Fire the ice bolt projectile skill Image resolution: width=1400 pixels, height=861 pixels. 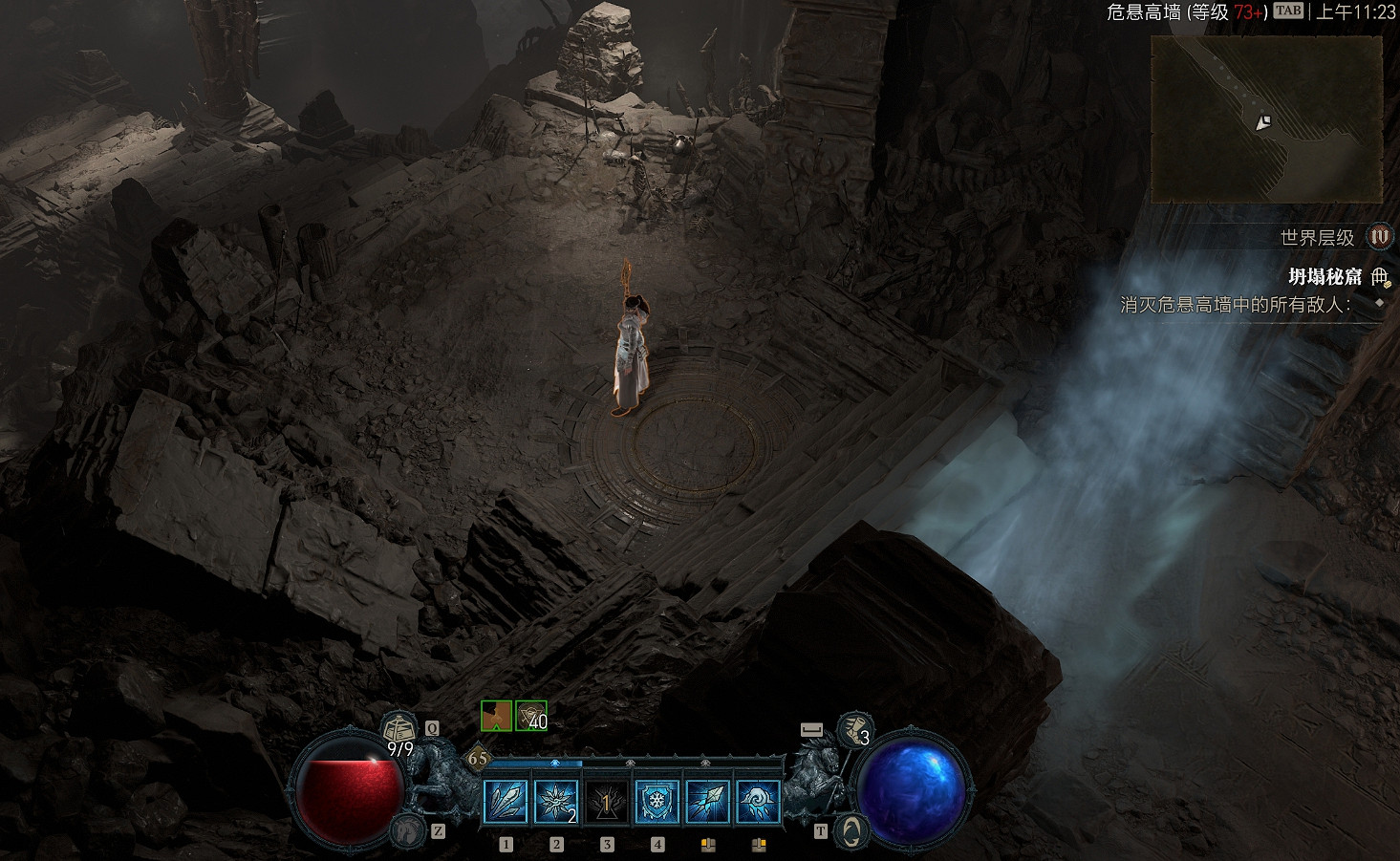click(708, 801)
